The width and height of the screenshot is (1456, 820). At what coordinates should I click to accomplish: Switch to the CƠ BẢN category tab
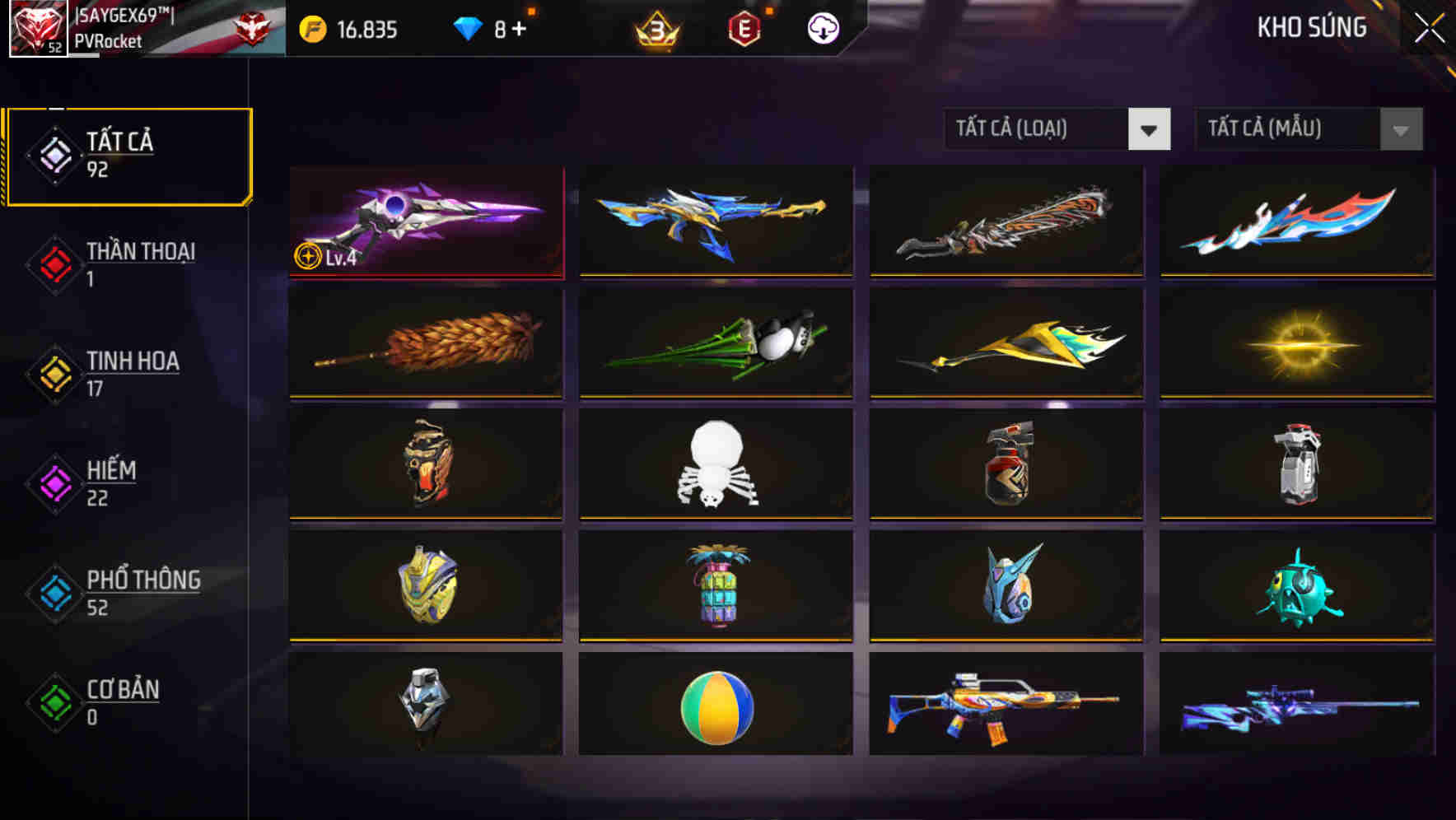pos(122,700)
